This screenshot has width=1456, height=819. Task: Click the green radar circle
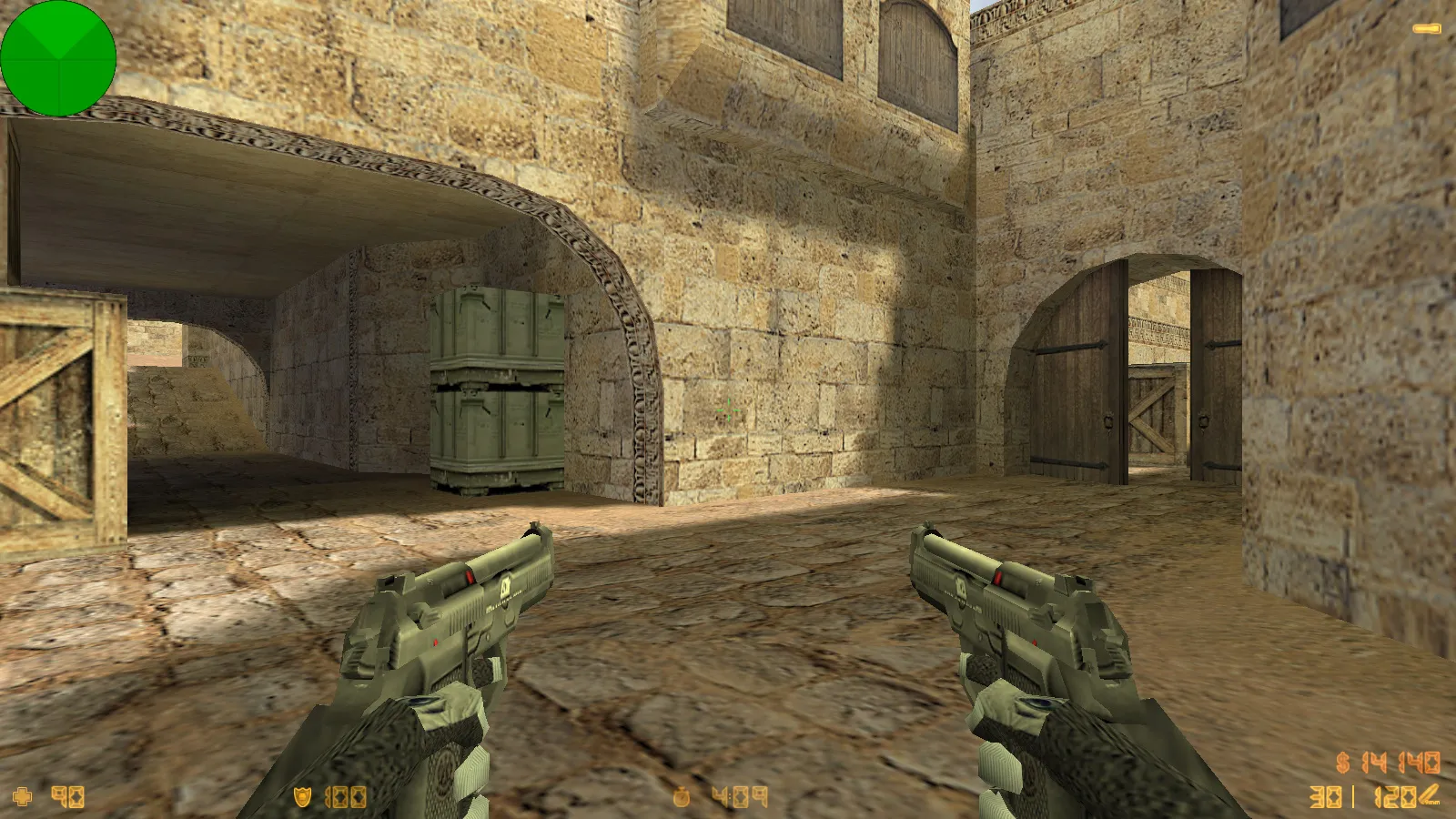pos(59,59)
